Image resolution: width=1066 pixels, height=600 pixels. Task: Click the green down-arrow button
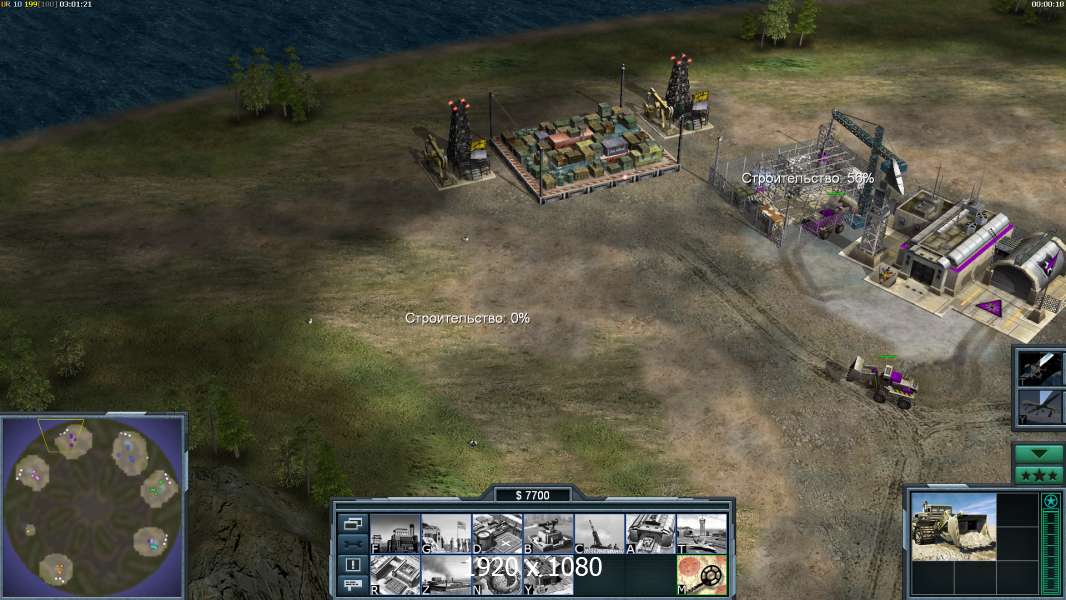coord(1039,454)
